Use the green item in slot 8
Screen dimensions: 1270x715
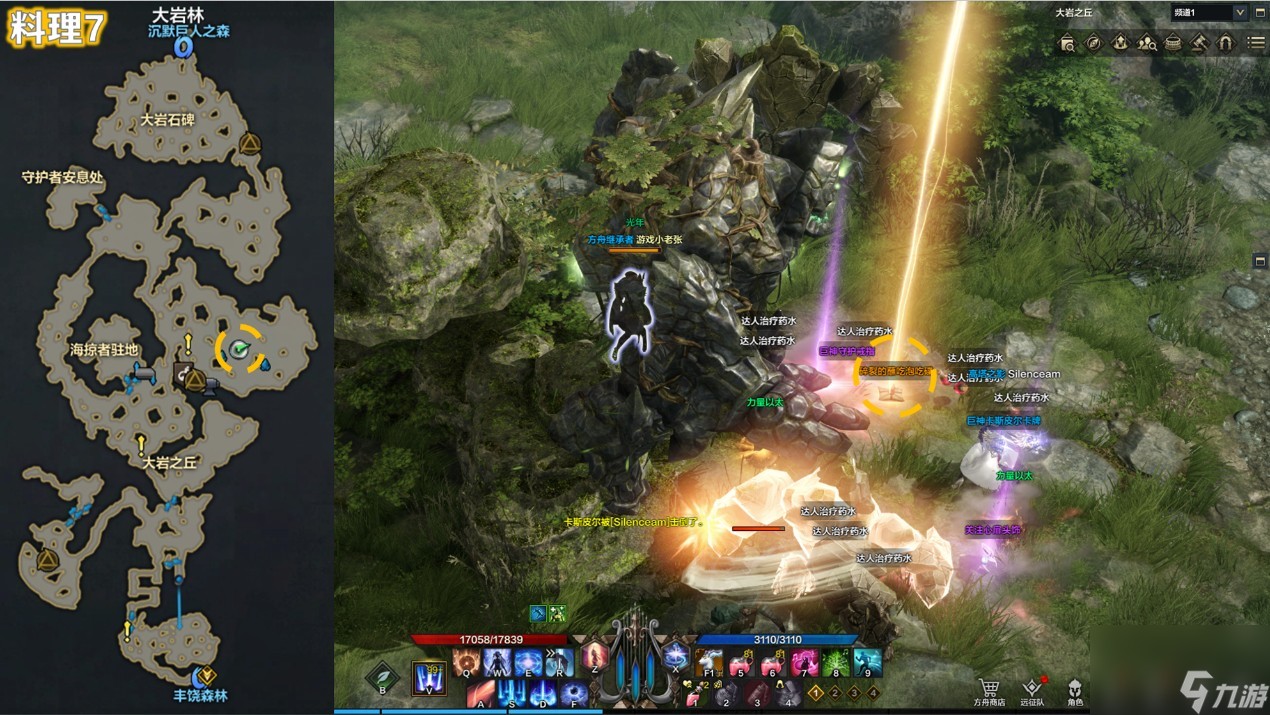[x=836, y=663]
